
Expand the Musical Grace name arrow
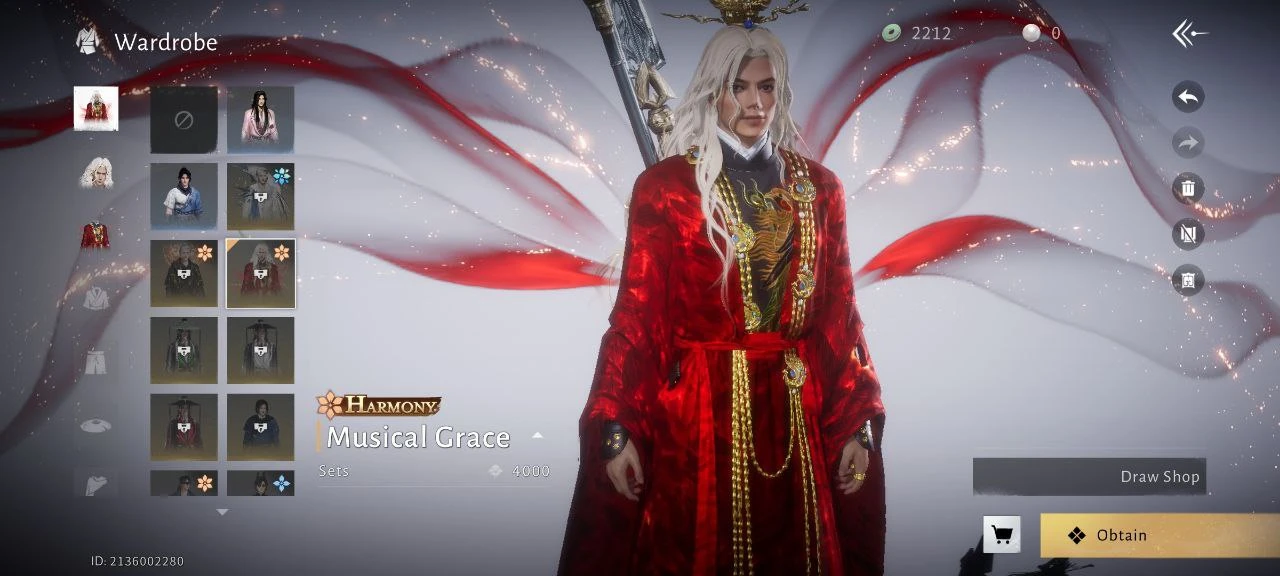[537, 436]
